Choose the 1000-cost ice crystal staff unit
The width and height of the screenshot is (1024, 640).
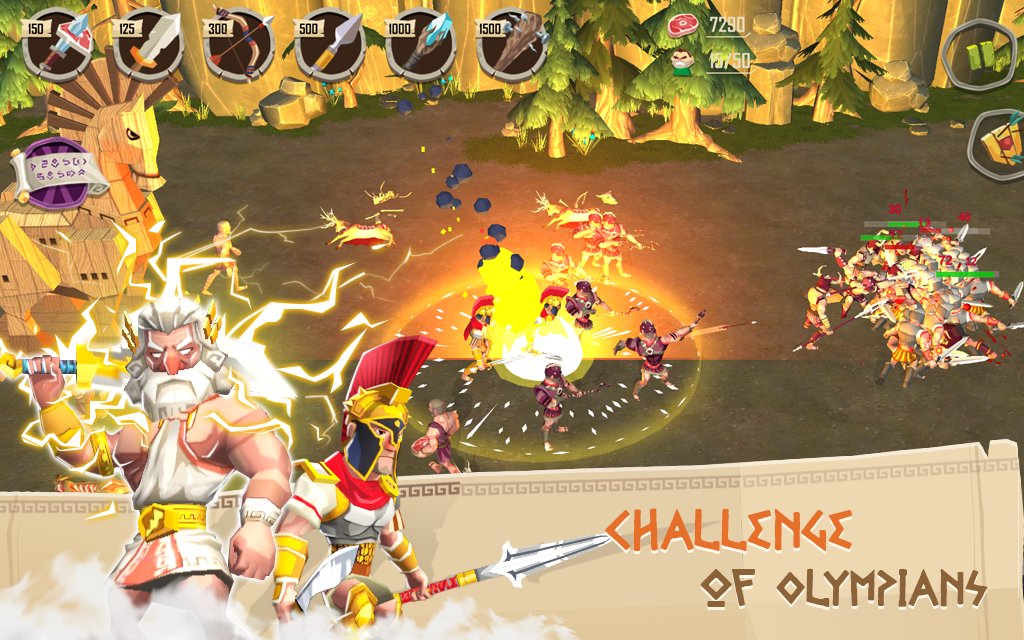[422, 45]
